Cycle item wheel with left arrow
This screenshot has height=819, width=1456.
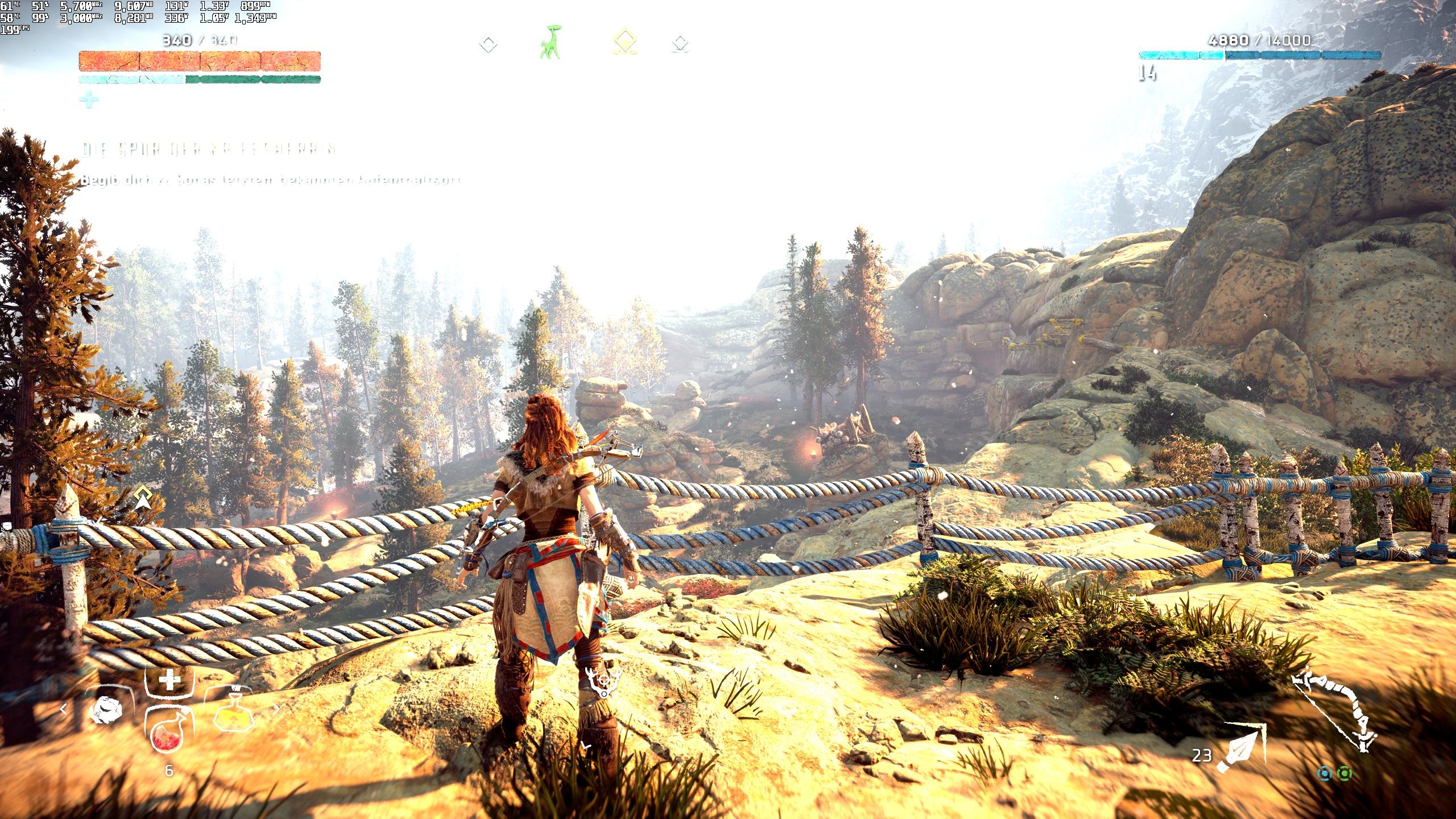pyautogui.click(x=64, y=709)
